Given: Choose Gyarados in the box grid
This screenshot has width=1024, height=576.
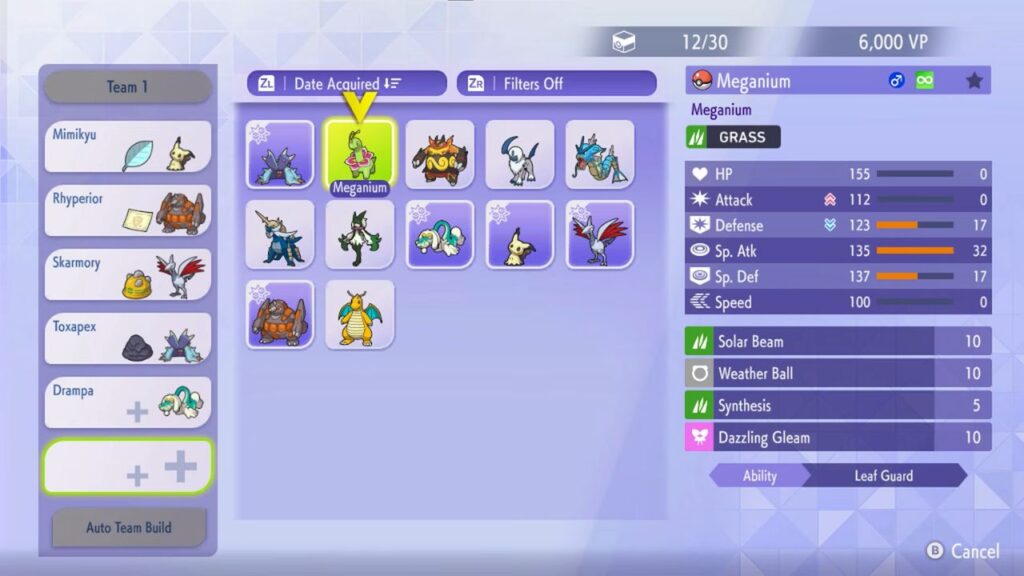Looking at the screenshot, I should [600, 154].
